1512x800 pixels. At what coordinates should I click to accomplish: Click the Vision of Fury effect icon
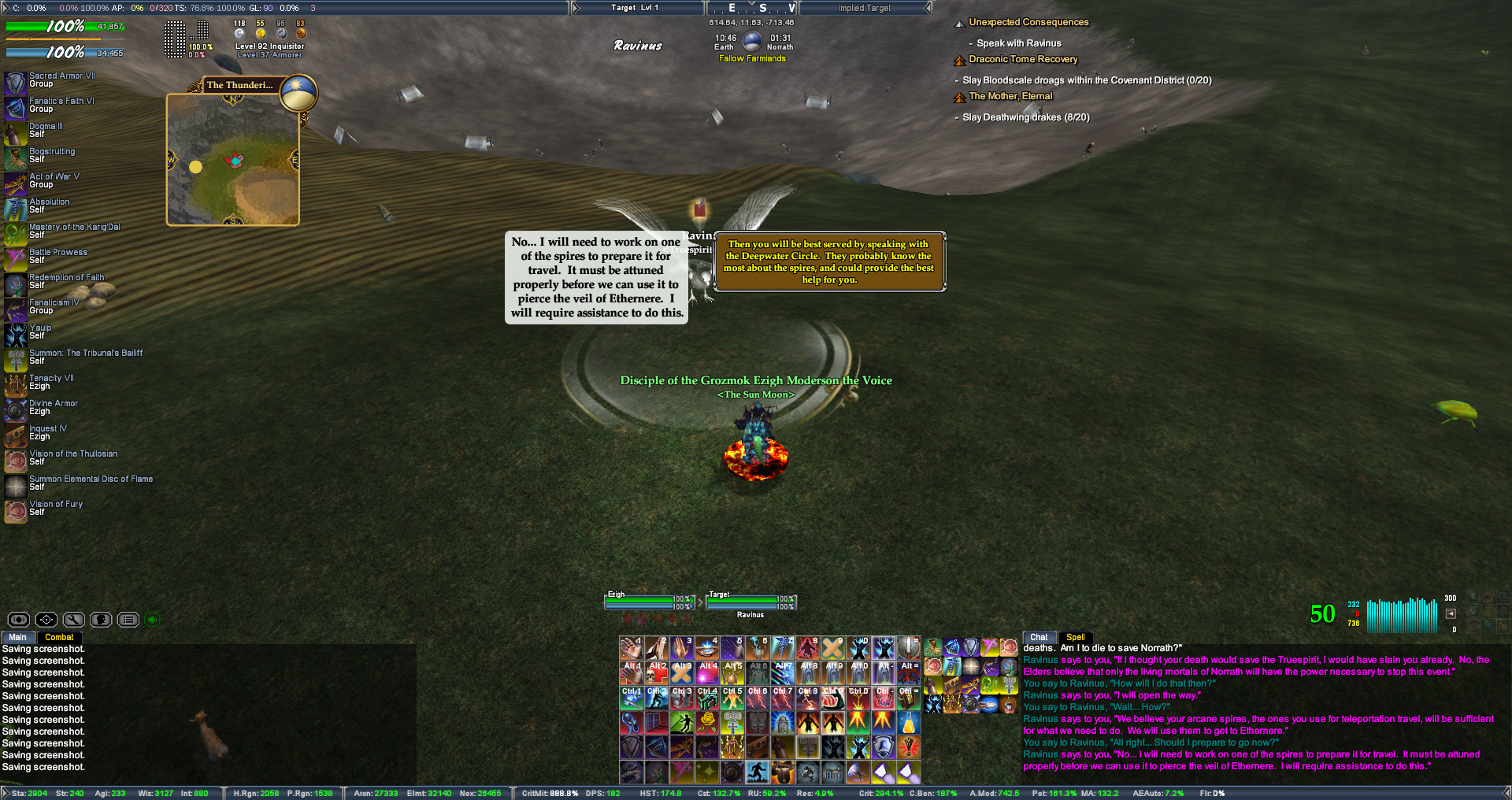coord(16,511)
